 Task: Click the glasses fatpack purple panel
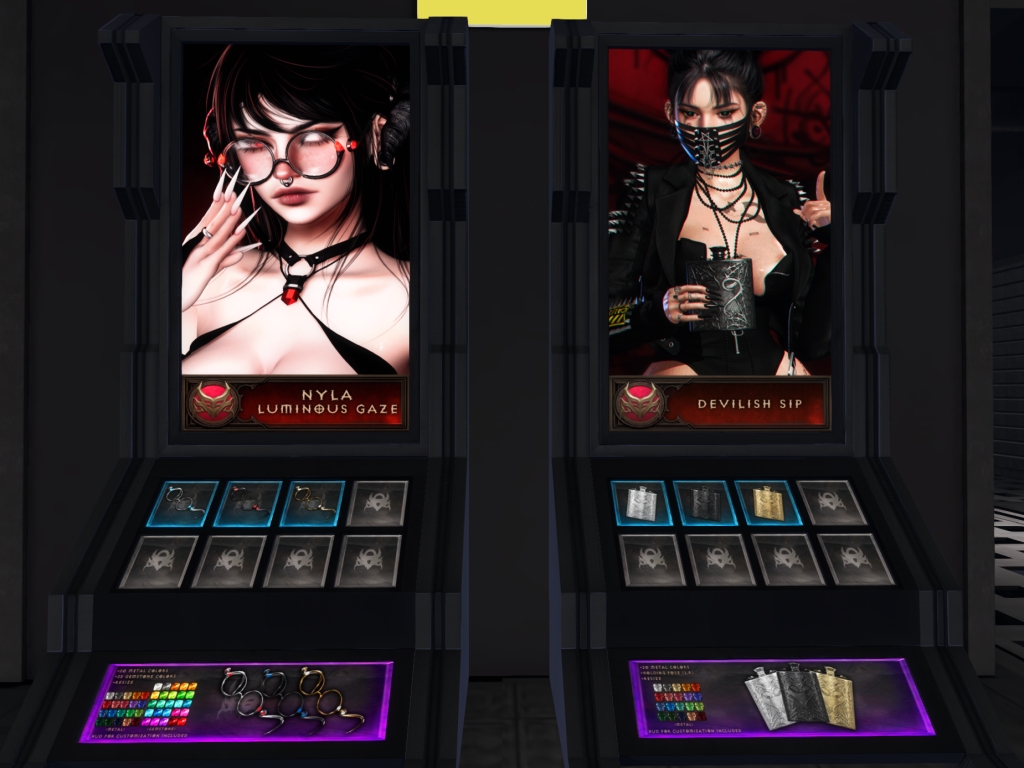[238, 699]
